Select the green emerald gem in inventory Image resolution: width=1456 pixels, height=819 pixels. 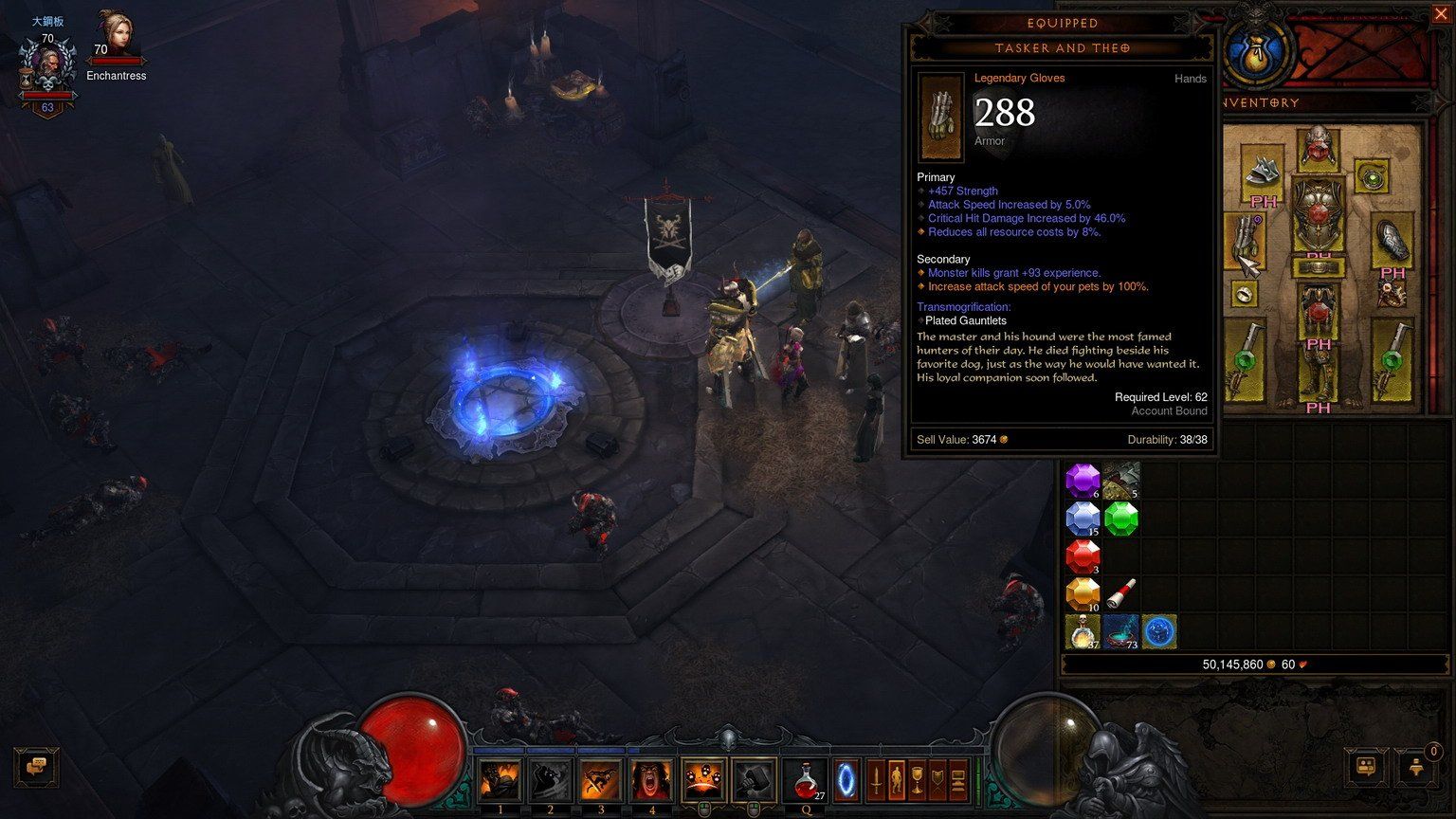1120,519
